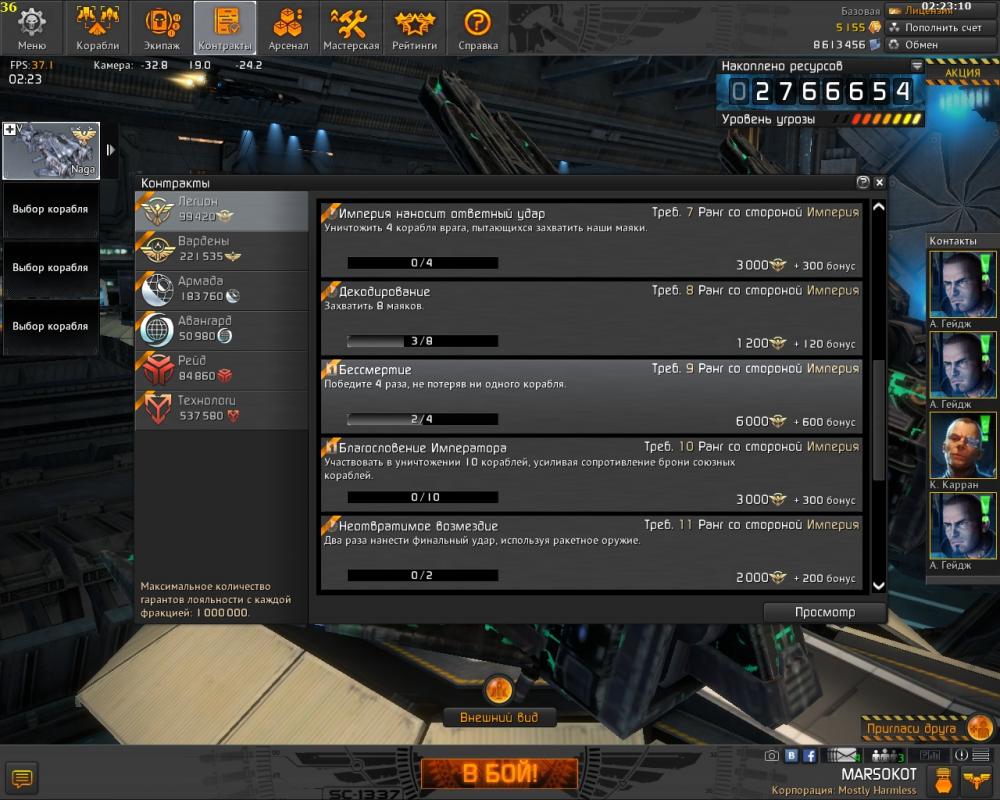Click the Просмотр button
This screenshot has height=800, width=1000.
click(824, 612)
